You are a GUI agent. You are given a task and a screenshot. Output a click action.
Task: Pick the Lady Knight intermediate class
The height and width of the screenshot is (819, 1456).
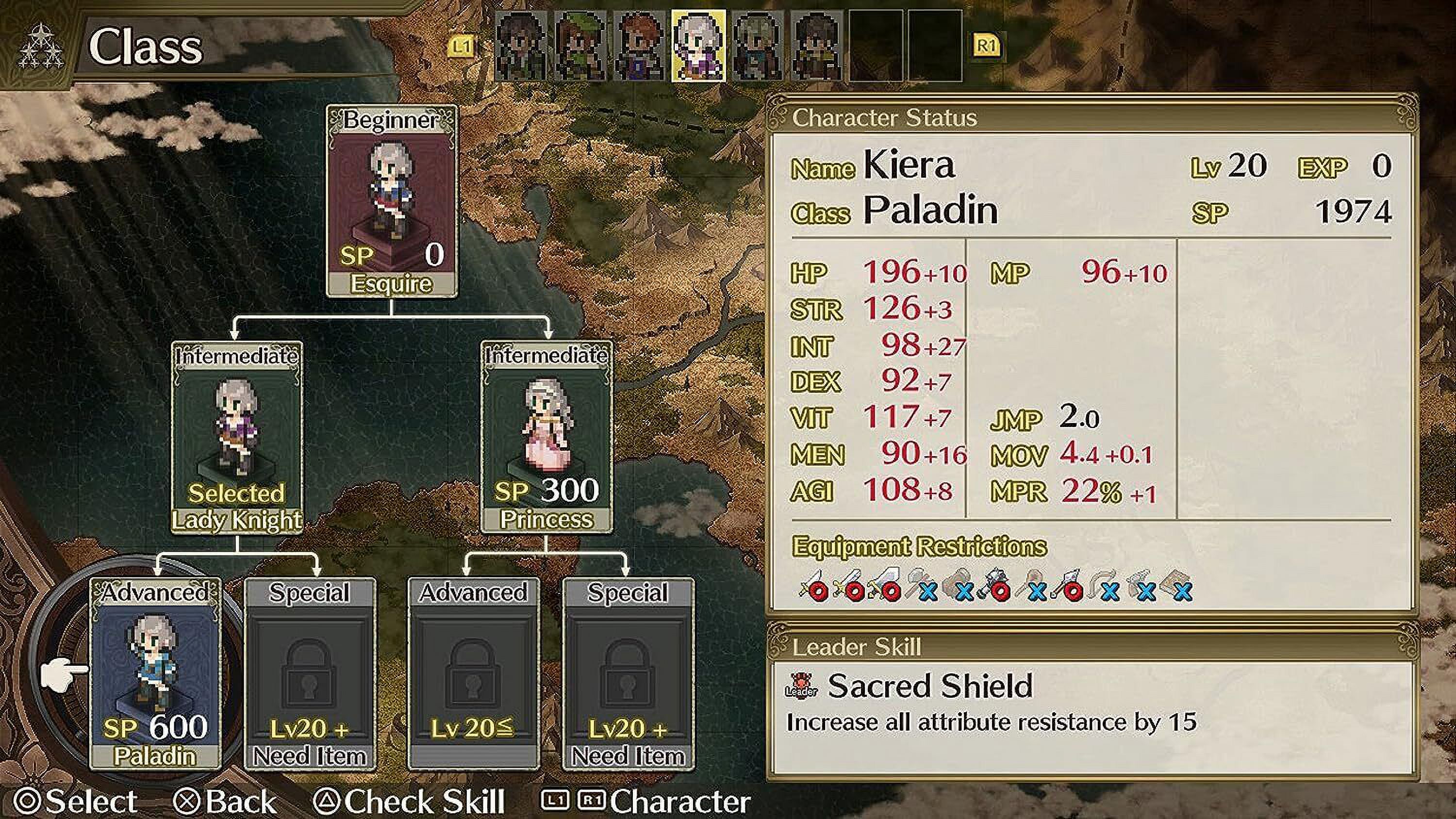coord(237,436)
